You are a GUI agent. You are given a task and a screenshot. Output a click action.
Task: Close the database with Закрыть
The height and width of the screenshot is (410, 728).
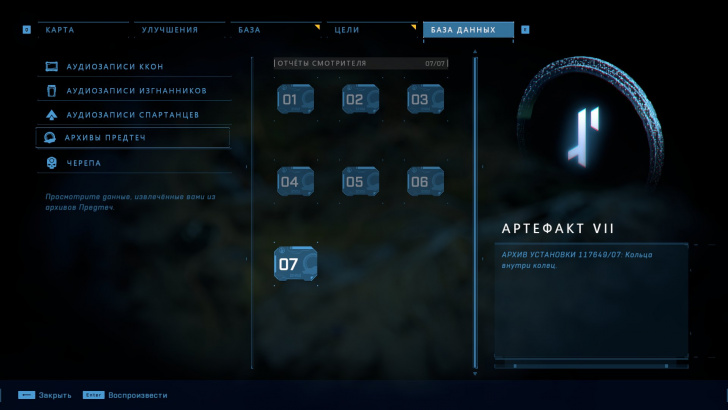click(46, 395)
